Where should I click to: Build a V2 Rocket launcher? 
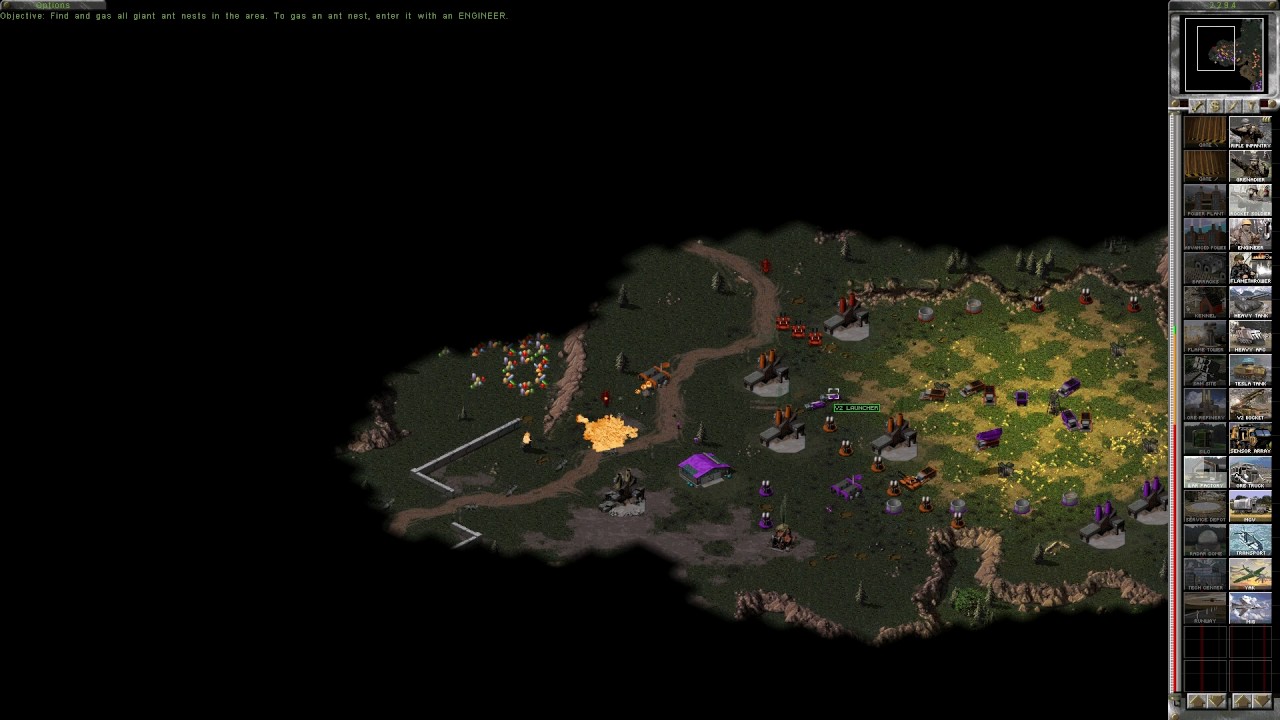[1250, 404]
